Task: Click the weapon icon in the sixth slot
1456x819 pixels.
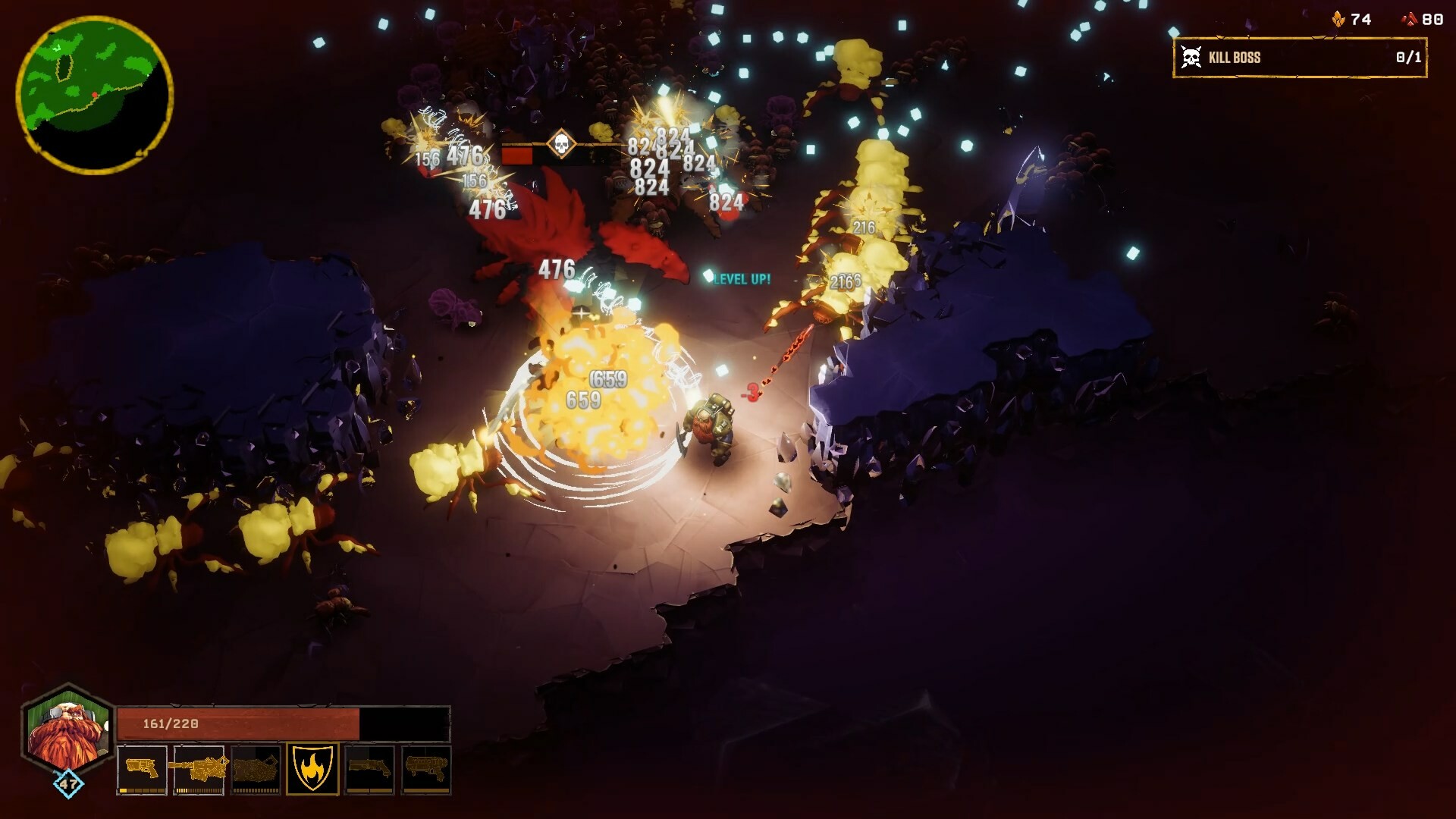Action: click(x=428, y=769)
